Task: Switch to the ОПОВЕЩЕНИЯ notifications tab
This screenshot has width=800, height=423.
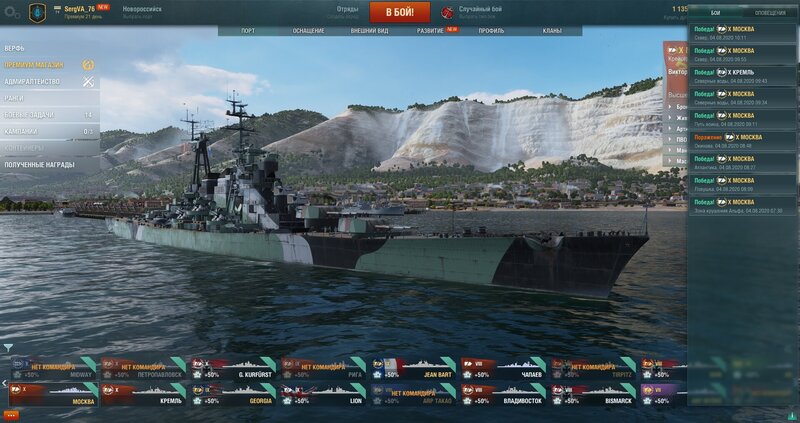Action: (769, 12)
